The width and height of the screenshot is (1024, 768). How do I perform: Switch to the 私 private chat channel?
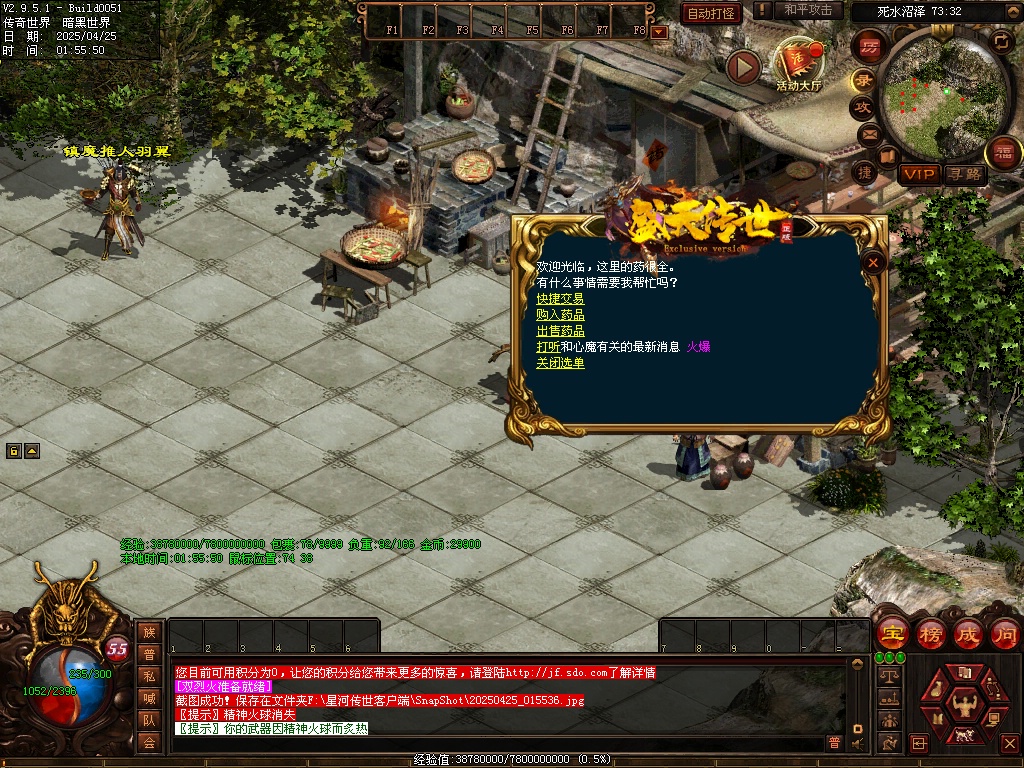point(149,676)
